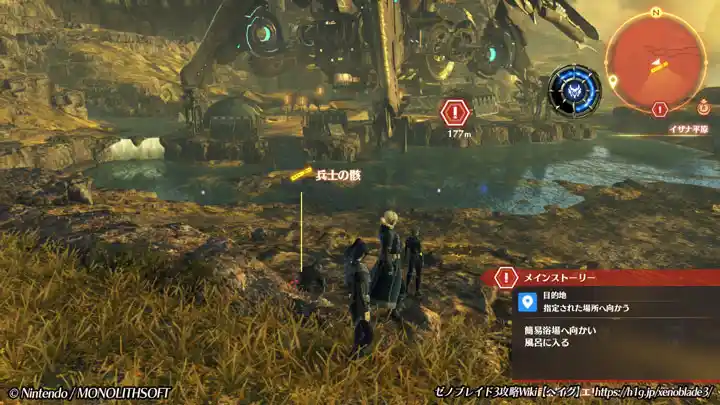Click the blue 目的地 destination pin icon

(528, 300)
